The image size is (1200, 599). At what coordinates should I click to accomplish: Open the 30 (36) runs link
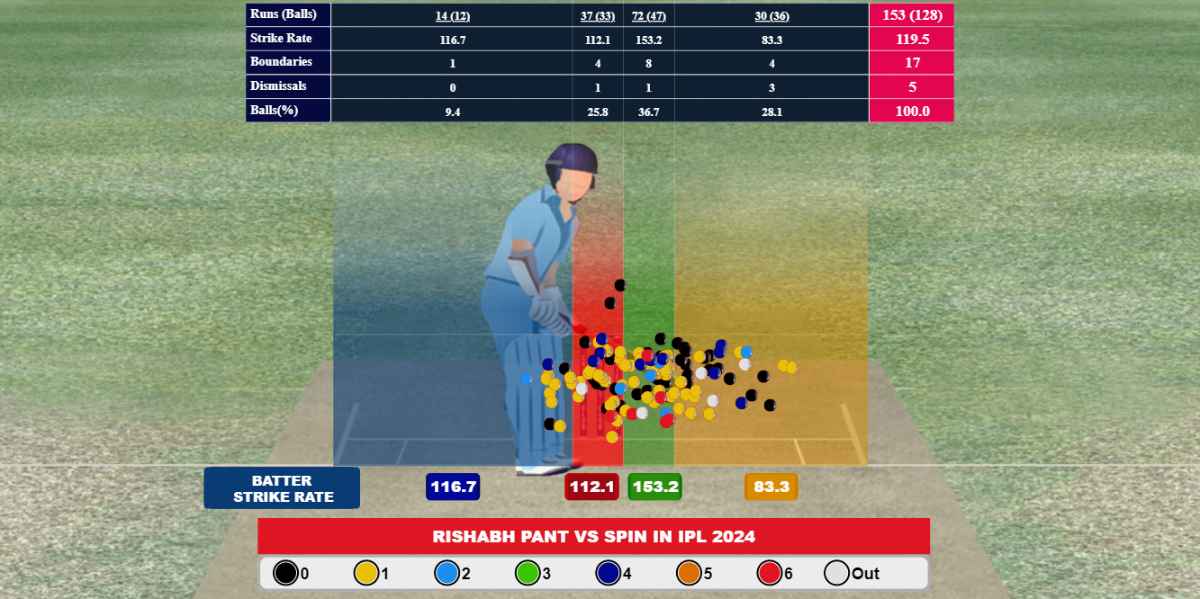coord(772,15)
